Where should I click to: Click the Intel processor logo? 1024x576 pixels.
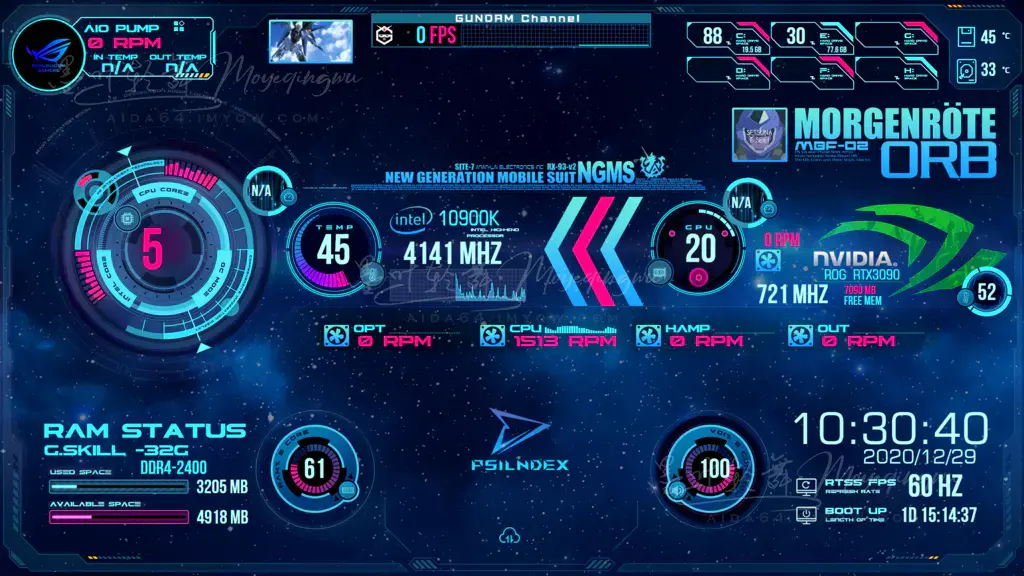point(411,220)
